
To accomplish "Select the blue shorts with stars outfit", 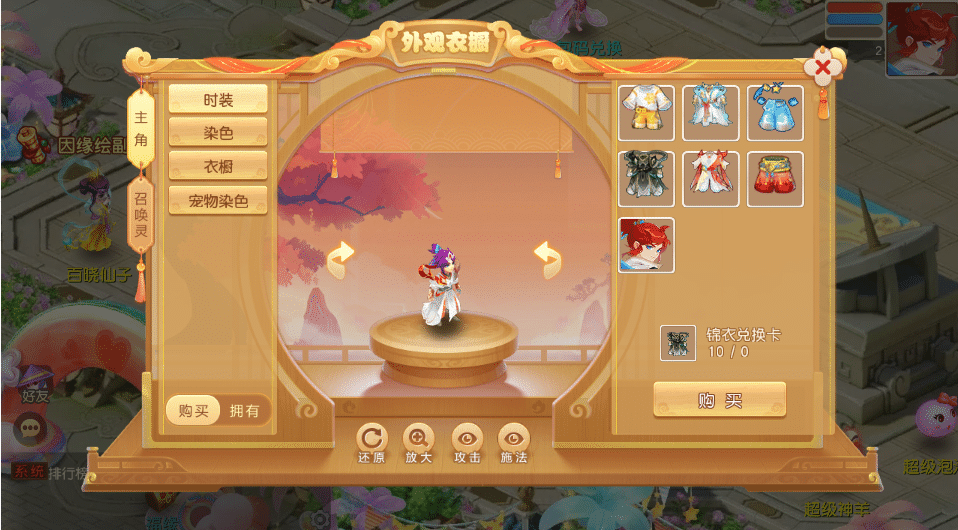I will pos(775,113).
